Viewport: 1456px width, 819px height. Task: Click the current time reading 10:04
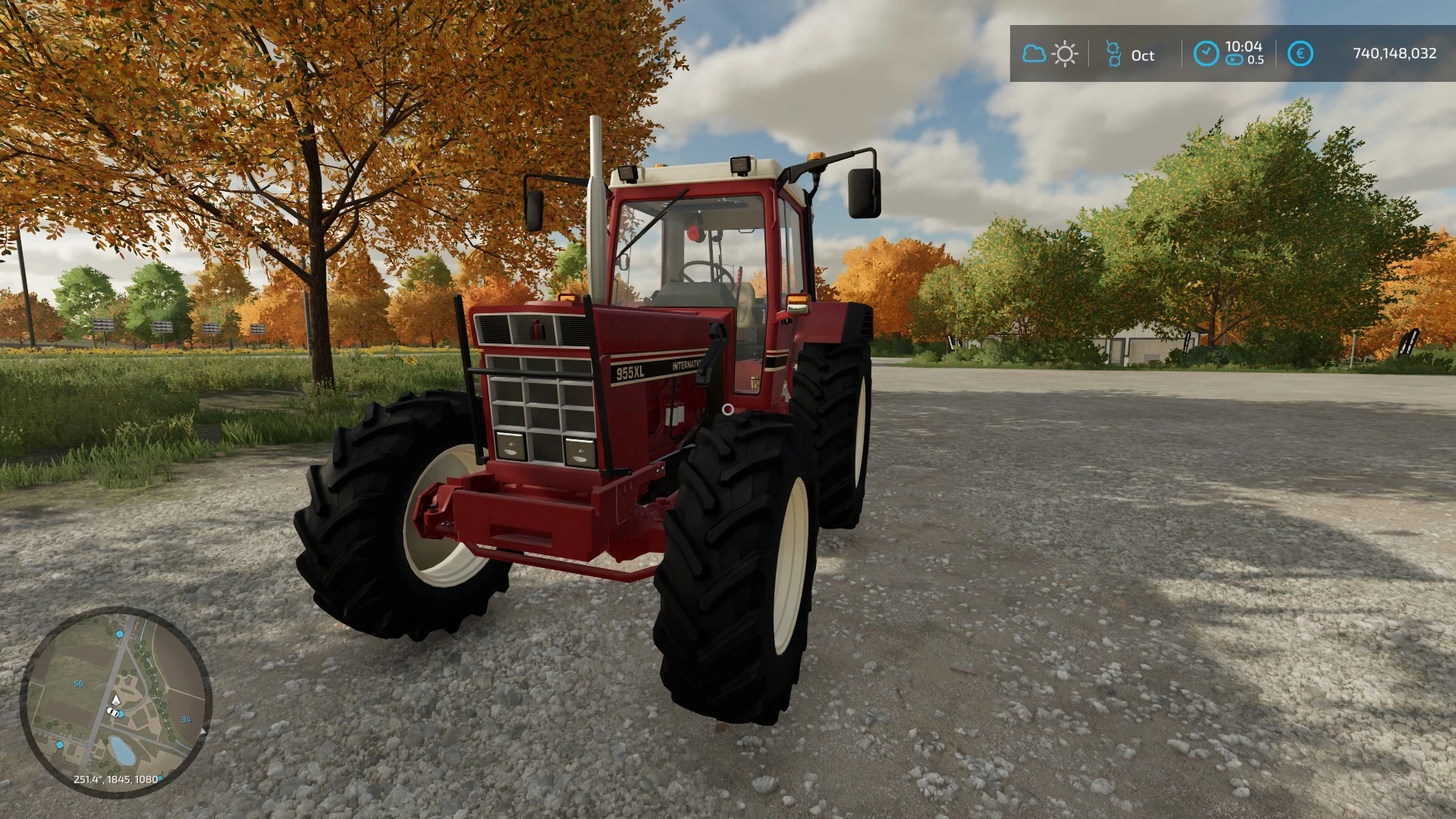point(1244,47)
